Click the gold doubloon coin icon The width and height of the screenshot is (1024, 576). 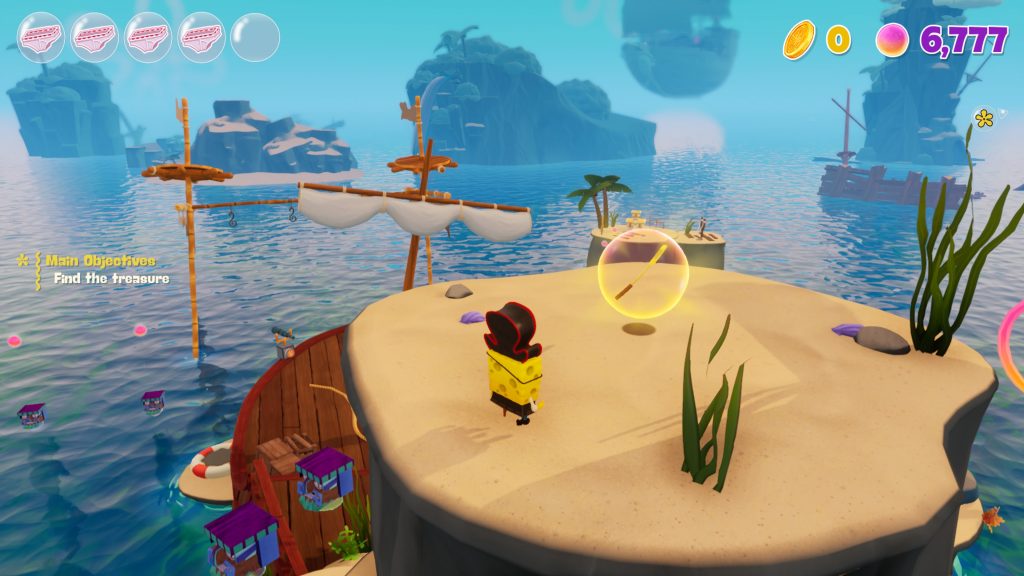tap(799, 40)
